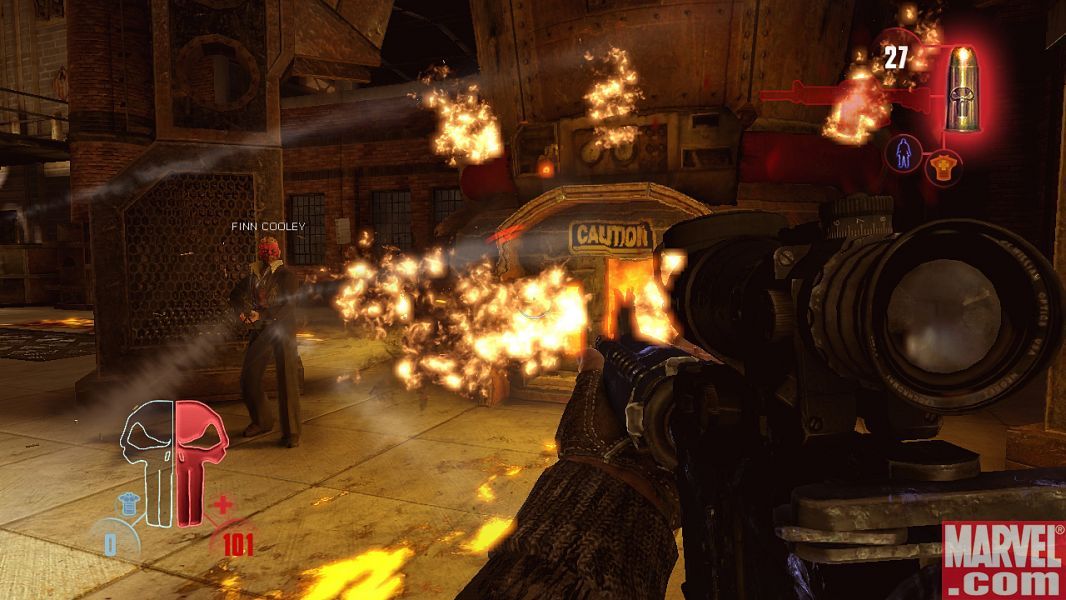Click the Punisher skull status emblem

tap(175, 462)
